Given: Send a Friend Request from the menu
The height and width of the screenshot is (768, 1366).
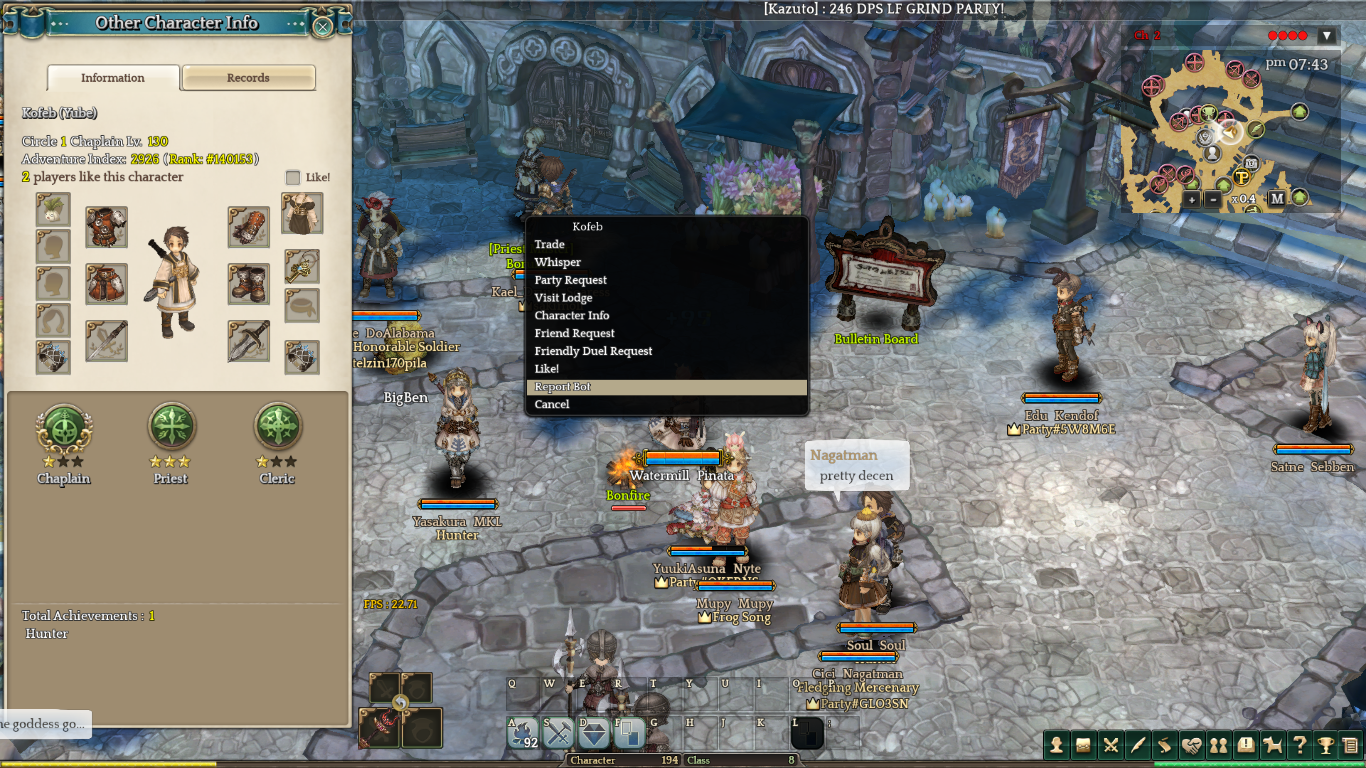Looking at the screenshot, I should pyautogui.click(x=575, y=334).
